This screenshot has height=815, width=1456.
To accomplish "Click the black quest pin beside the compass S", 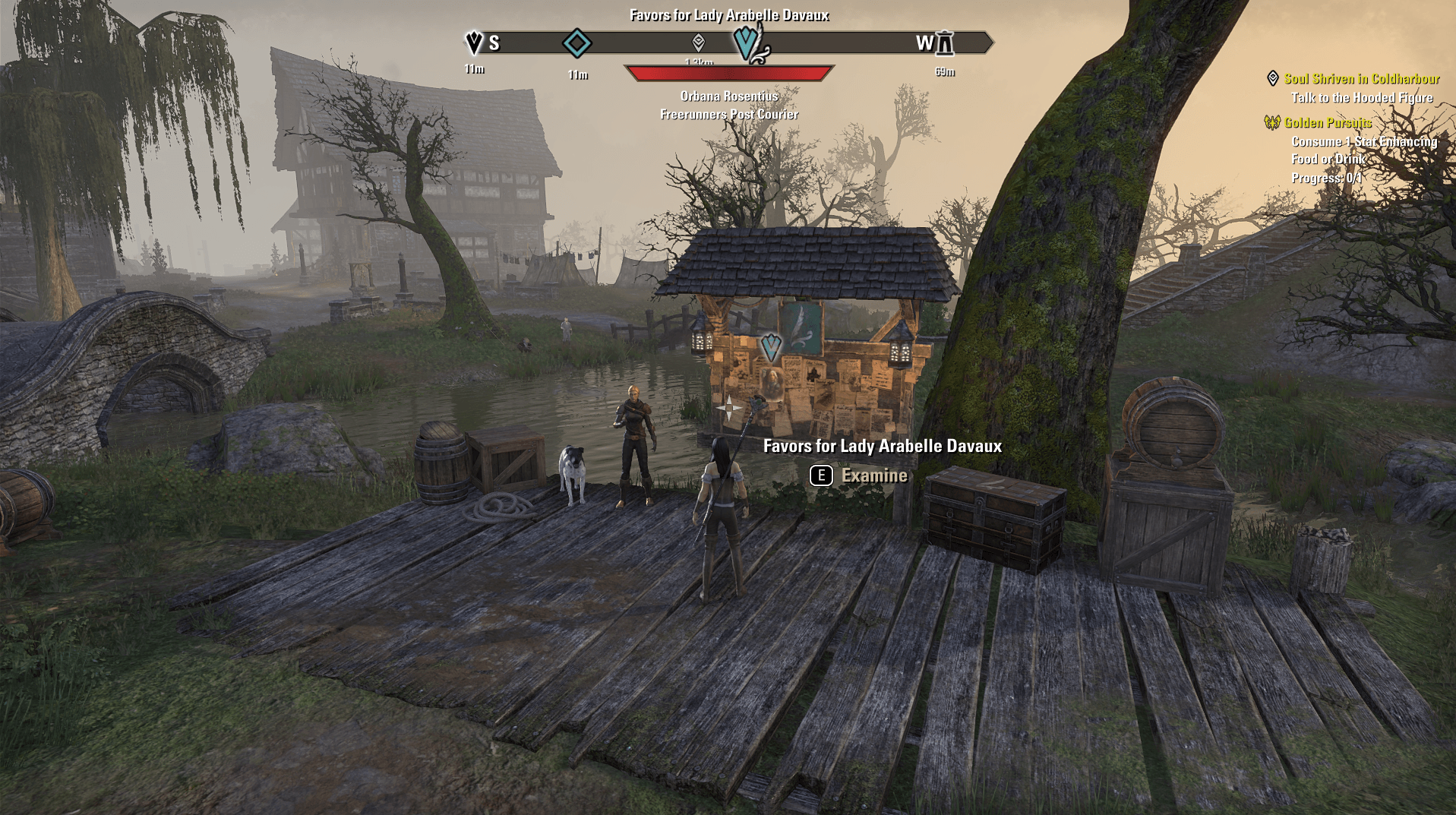I will point(474,43).
